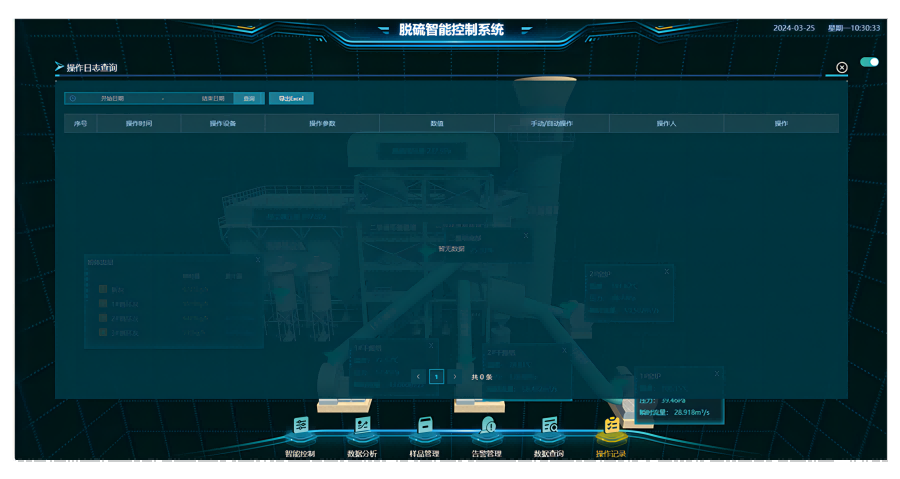
Task: Show the 告警管理 alarm page
Action: click(x=487, y=433)
